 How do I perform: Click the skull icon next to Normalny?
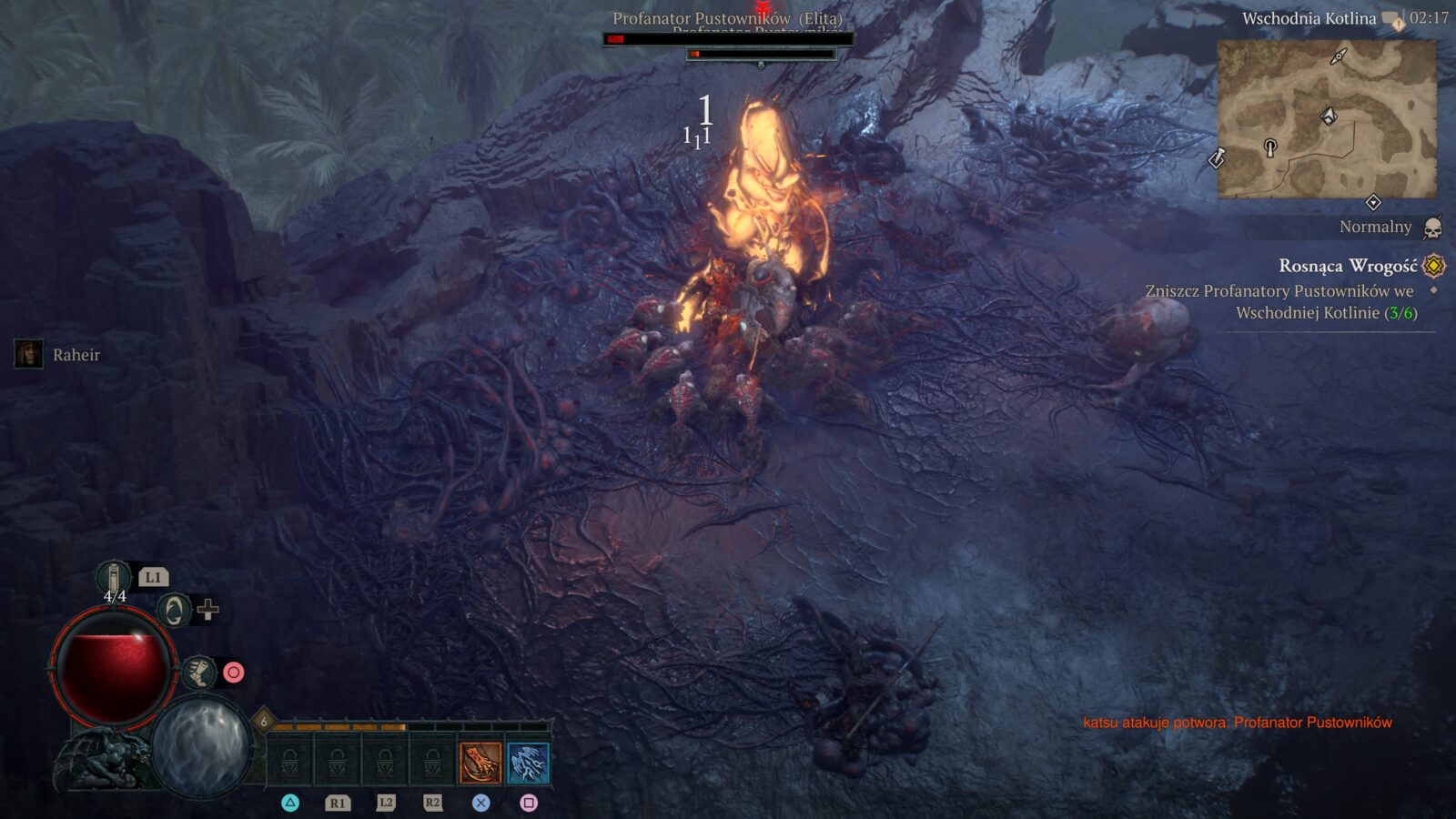point(1432,227)
